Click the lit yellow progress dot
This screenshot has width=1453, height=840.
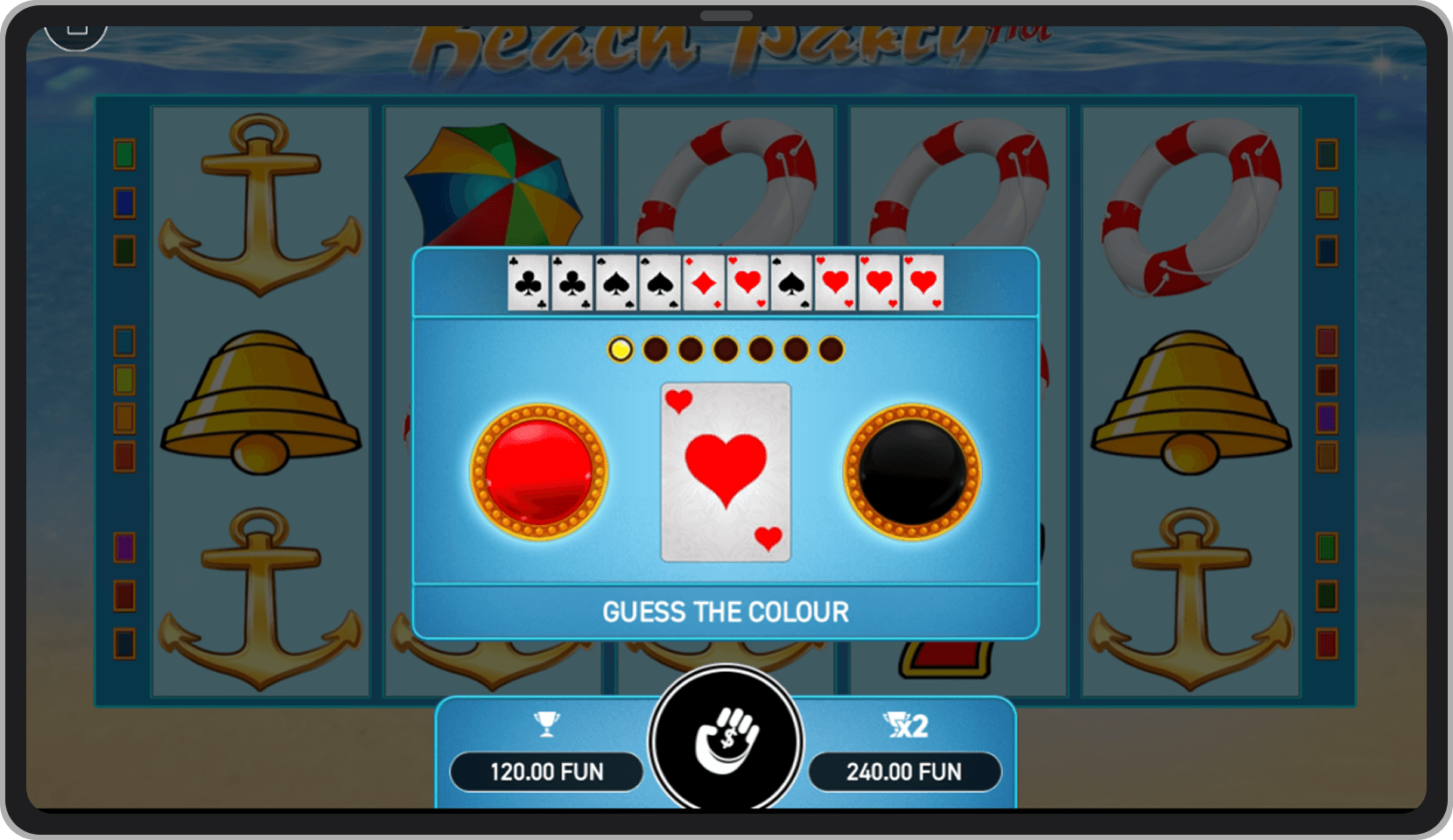(621, 348)
